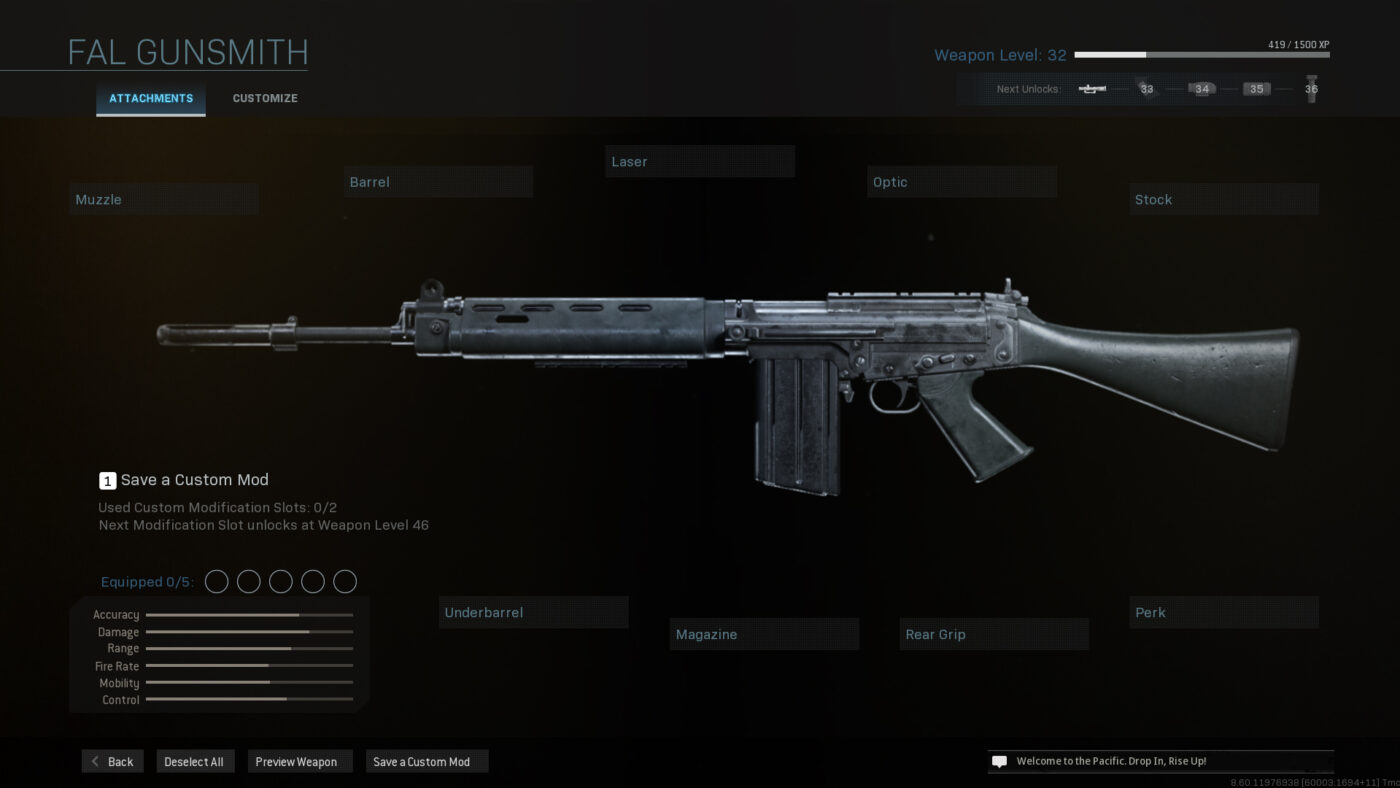This screenshot has height=788, width=1400.
Task: Toggle the last Equipped attachment circle
Action: pos(345,581)
